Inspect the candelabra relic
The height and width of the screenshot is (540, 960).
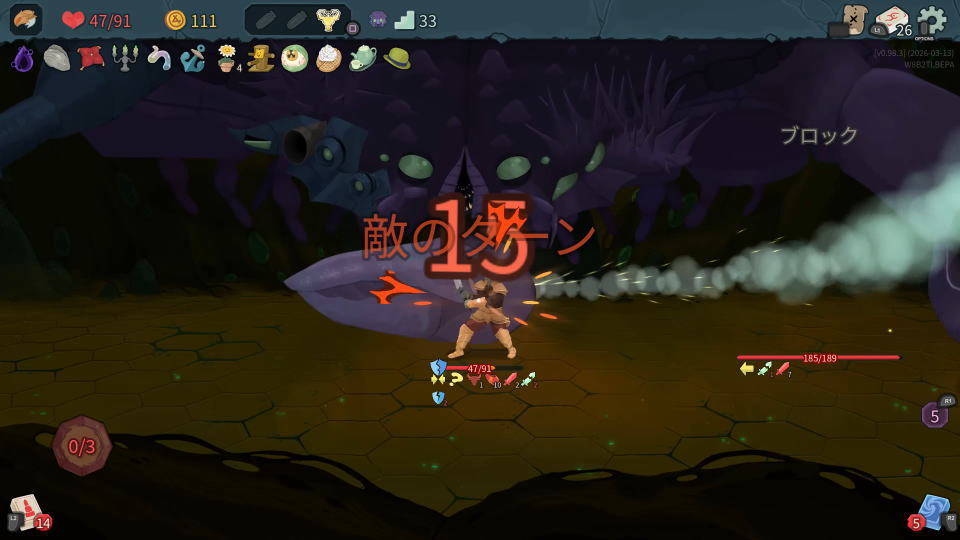click(x=125, y=59)
